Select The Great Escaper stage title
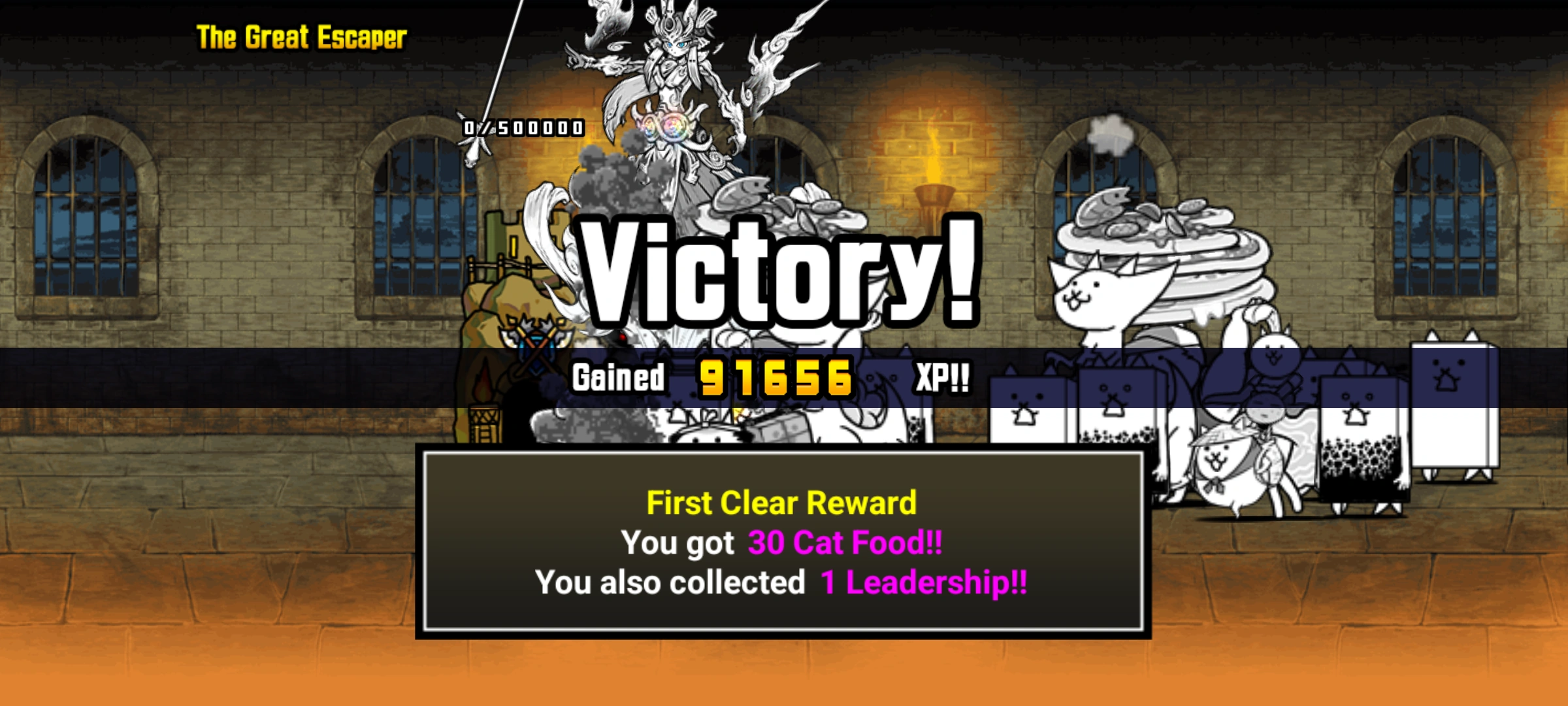The height and width of the screenshot is (706, 1568). (x=299, y=37)
